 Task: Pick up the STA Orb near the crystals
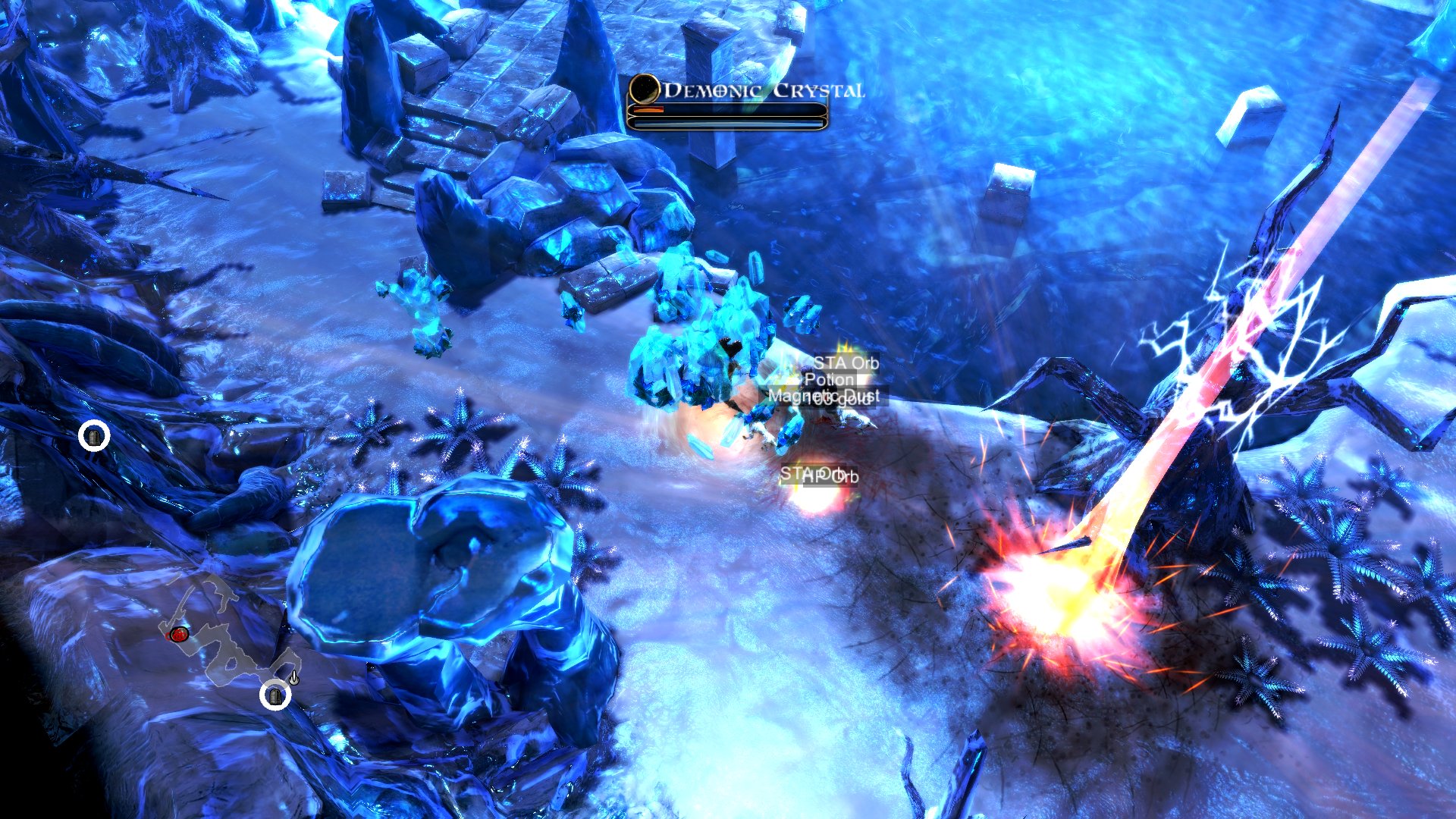pyautogui.click(x=847, y=363)
